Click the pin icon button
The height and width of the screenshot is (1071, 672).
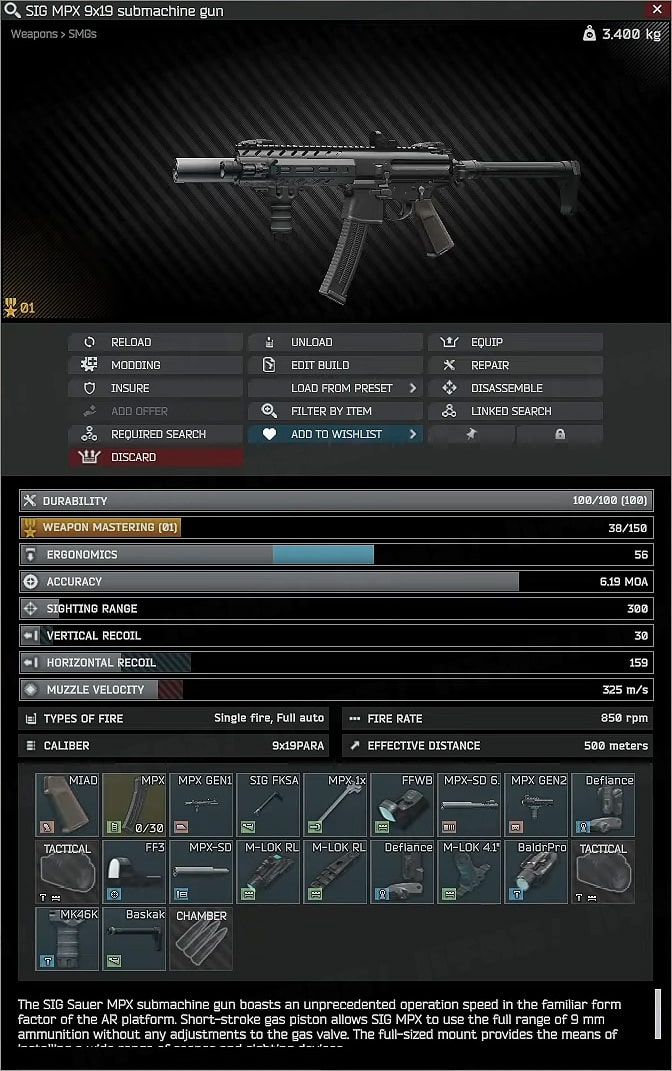(471, 434)
